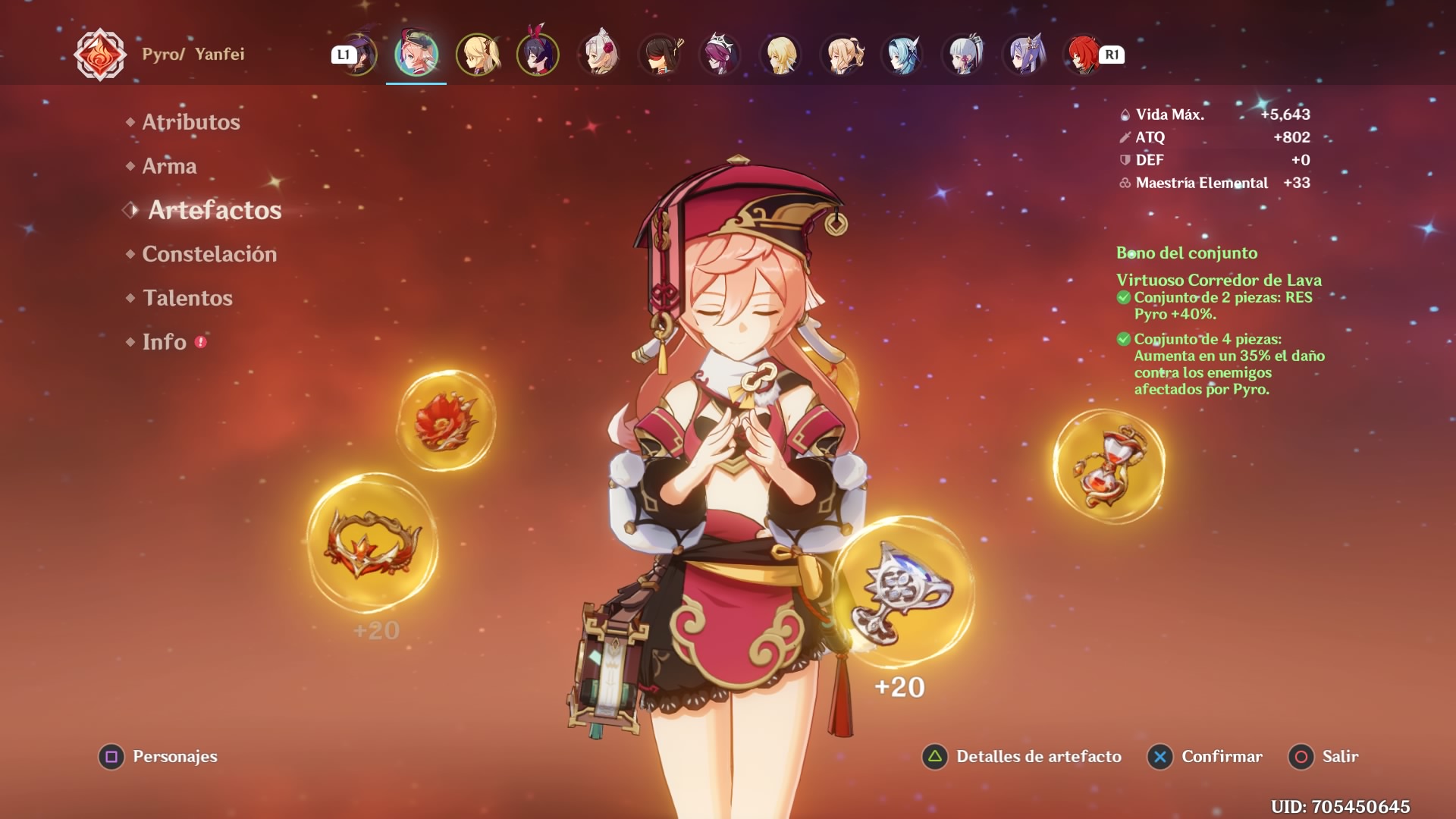Select the fiery crown artifact bubble
The height and width of the screenshot is (819, 1456).
372,543
